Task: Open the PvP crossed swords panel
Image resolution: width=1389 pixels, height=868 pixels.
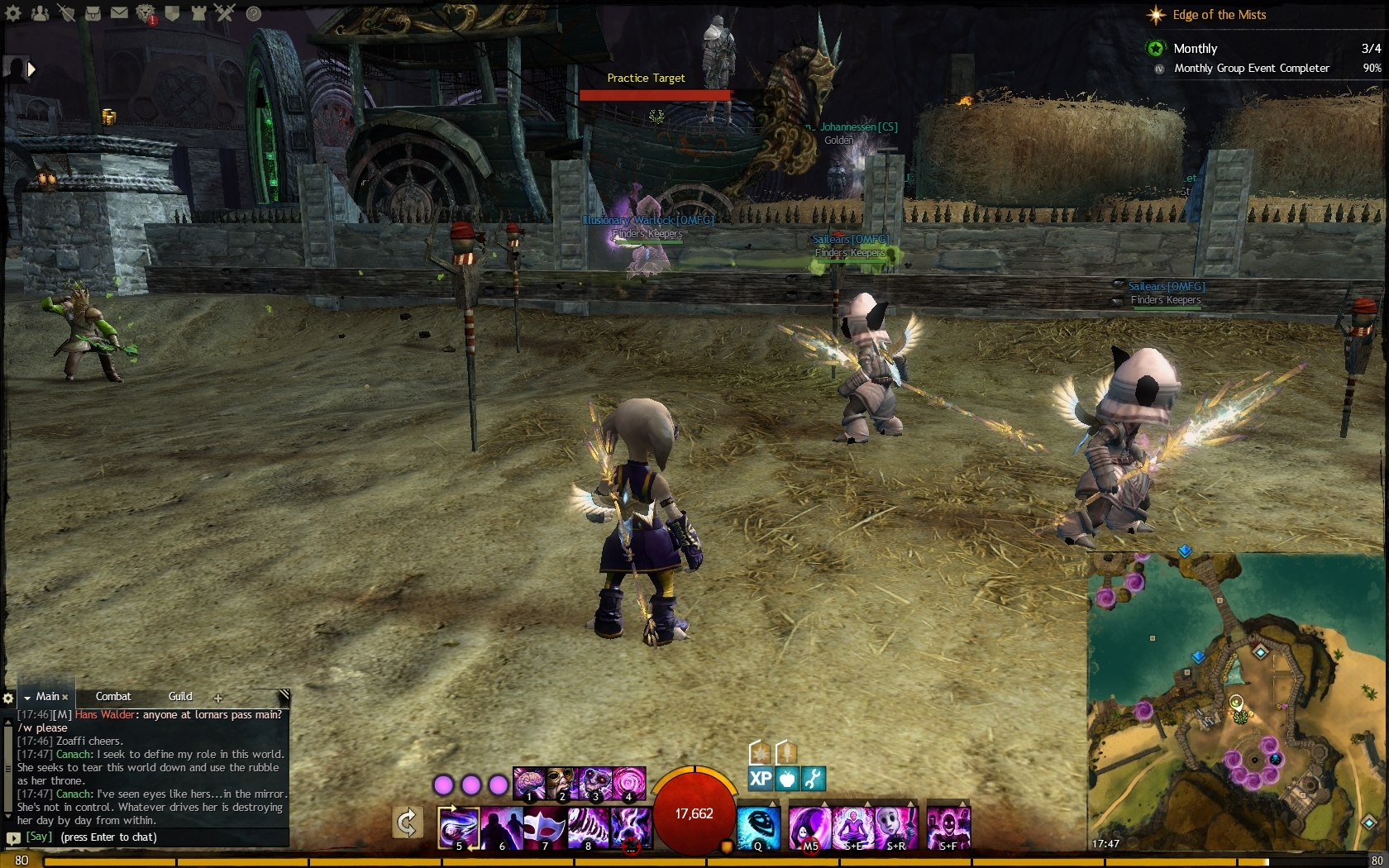Action: (x=225, y=13)
